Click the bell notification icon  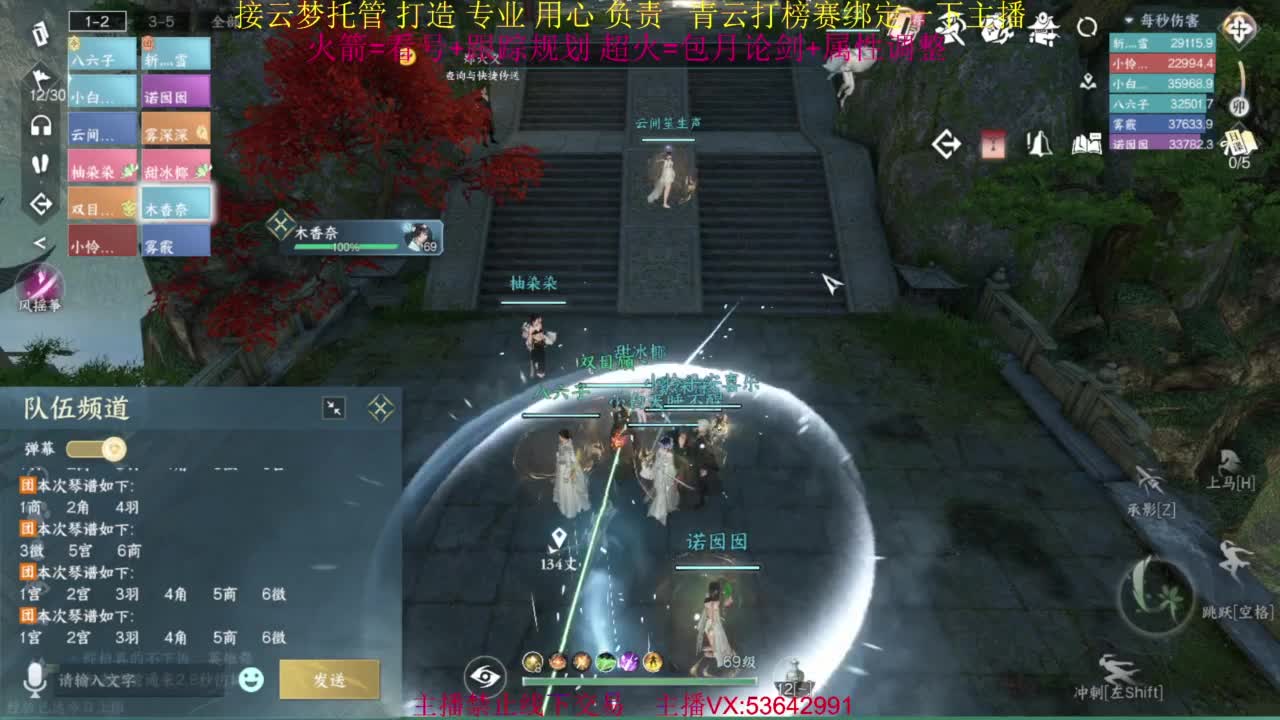click(x=1040, y=142)
